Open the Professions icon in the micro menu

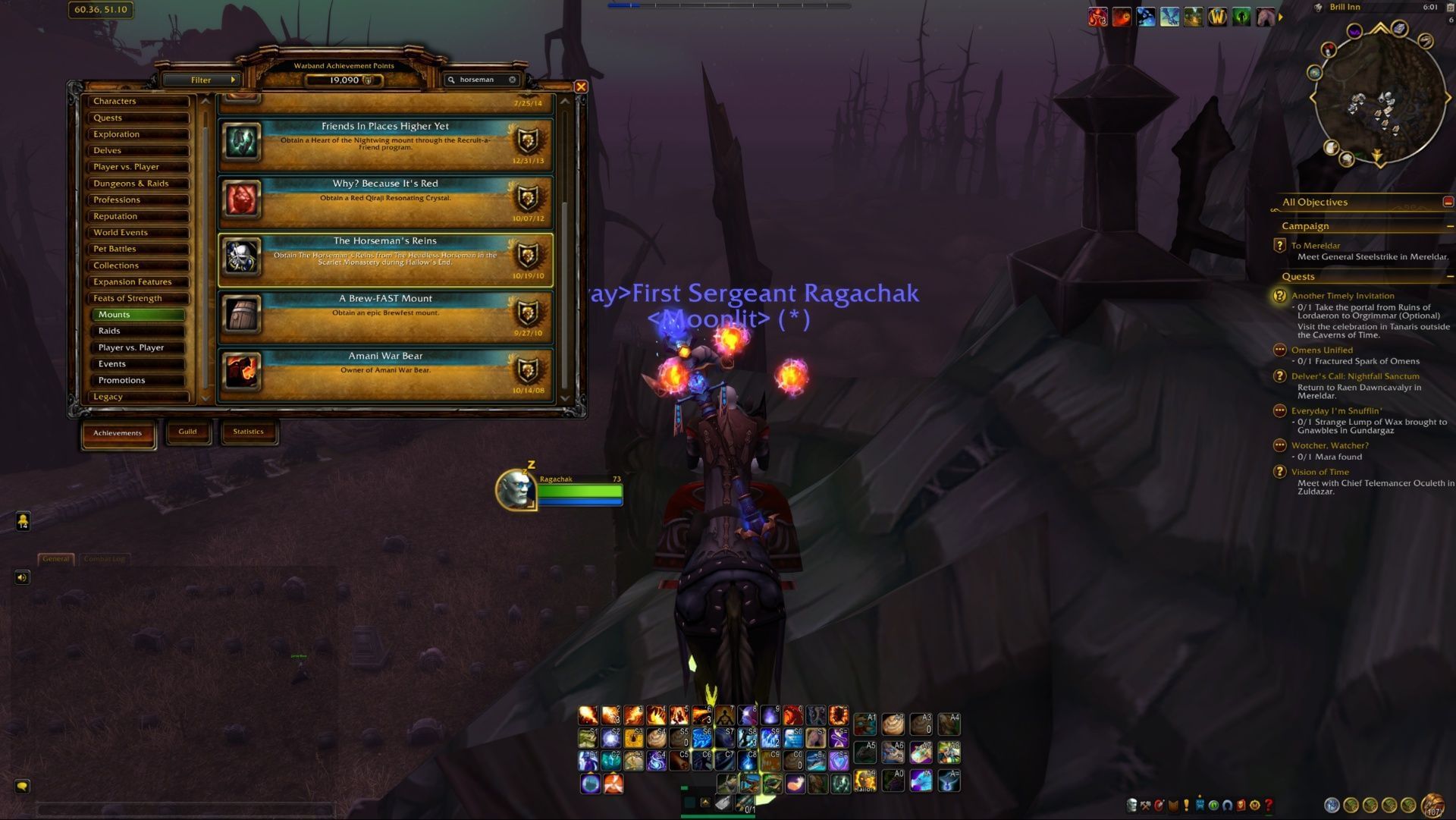[1144, 804]
